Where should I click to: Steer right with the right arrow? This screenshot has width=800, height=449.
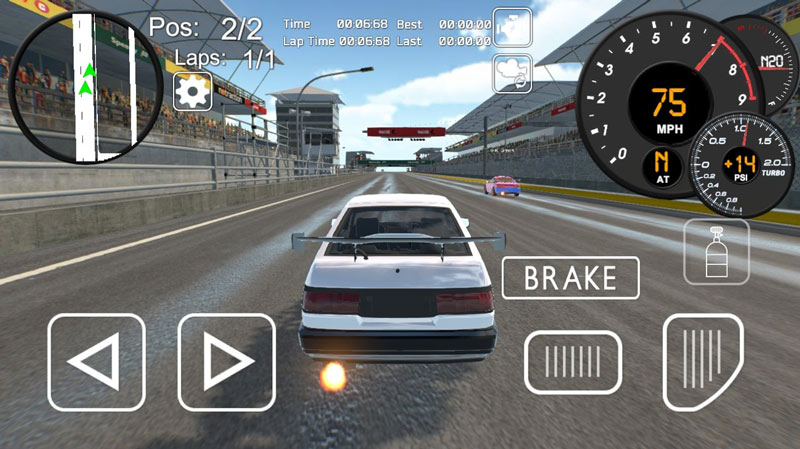point(226,362)
